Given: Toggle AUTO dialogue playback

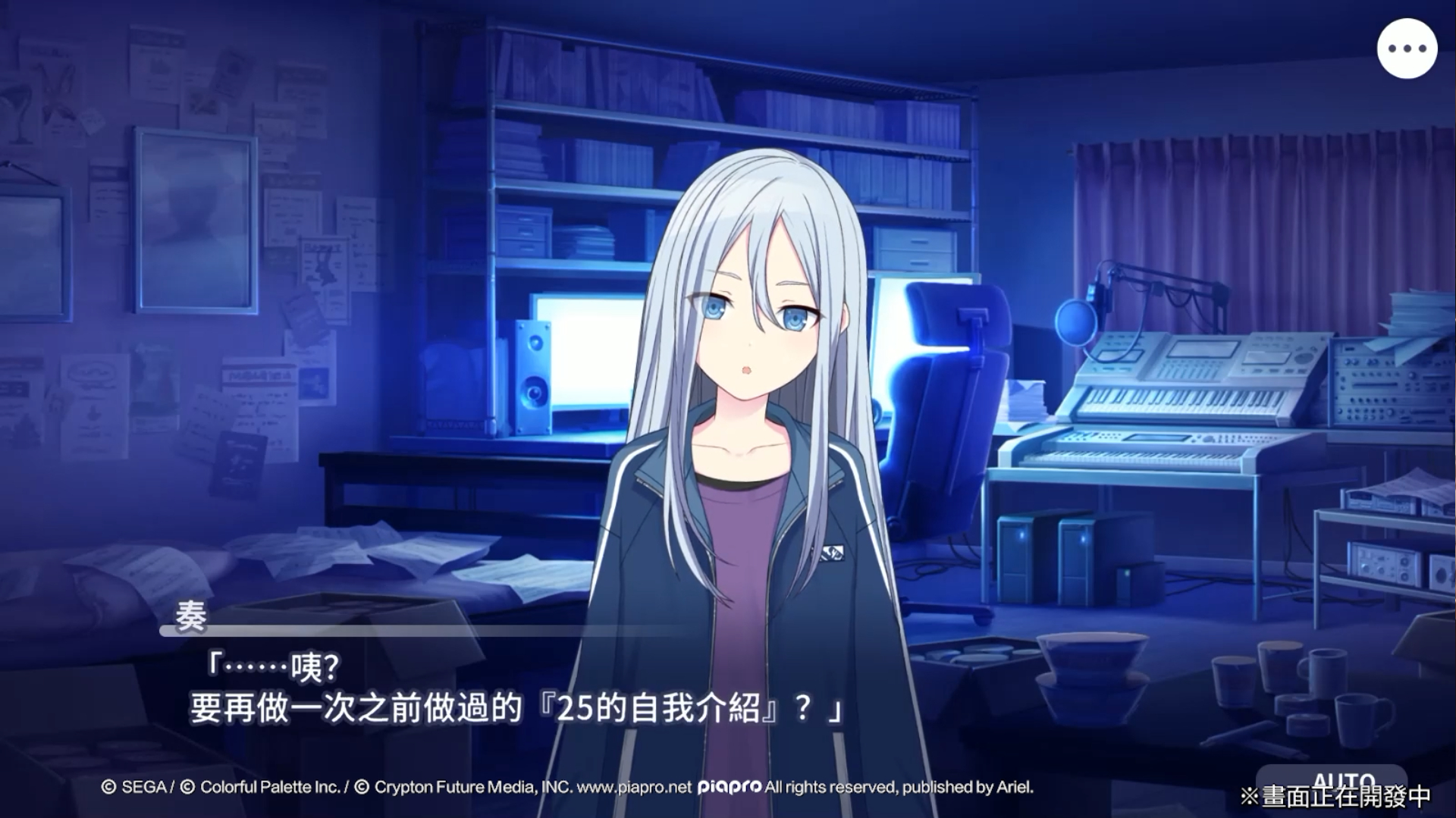Looking at the screenshot, I should [x=1332, y=781].
